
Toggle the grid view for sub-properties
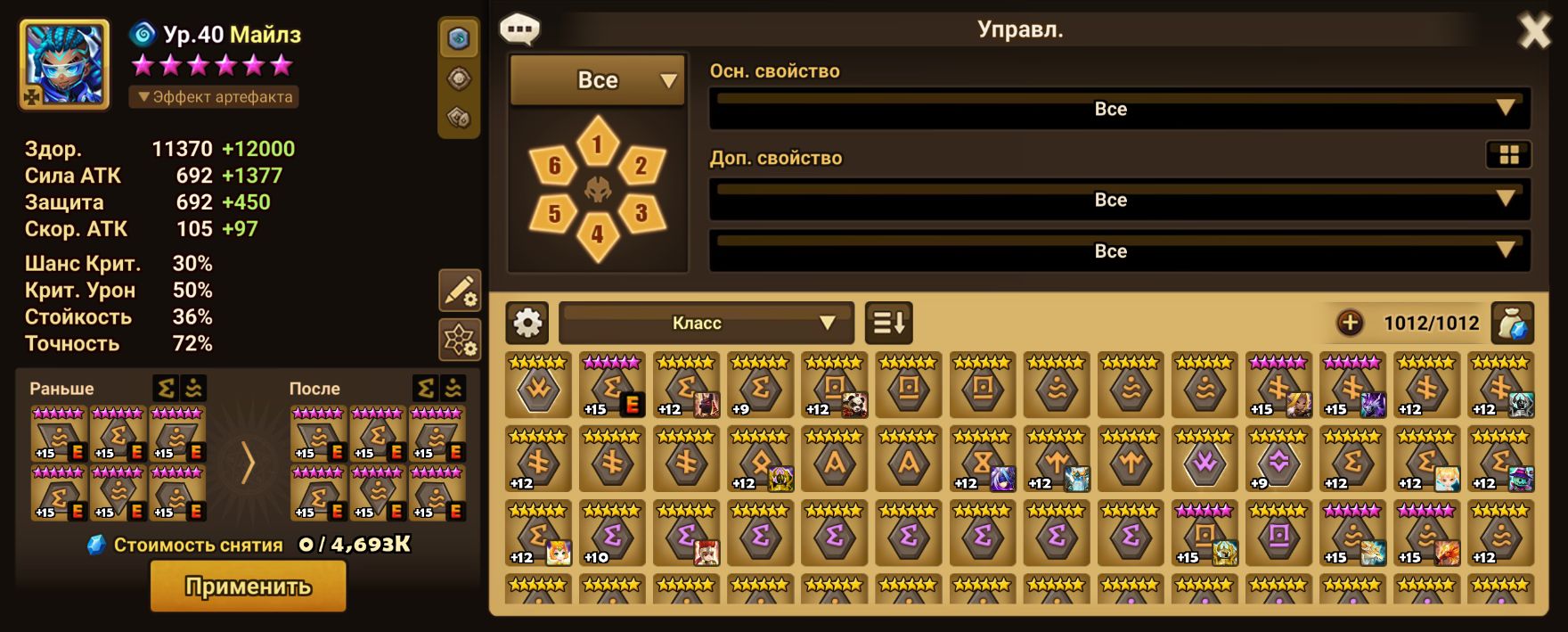click(1508, 155)
